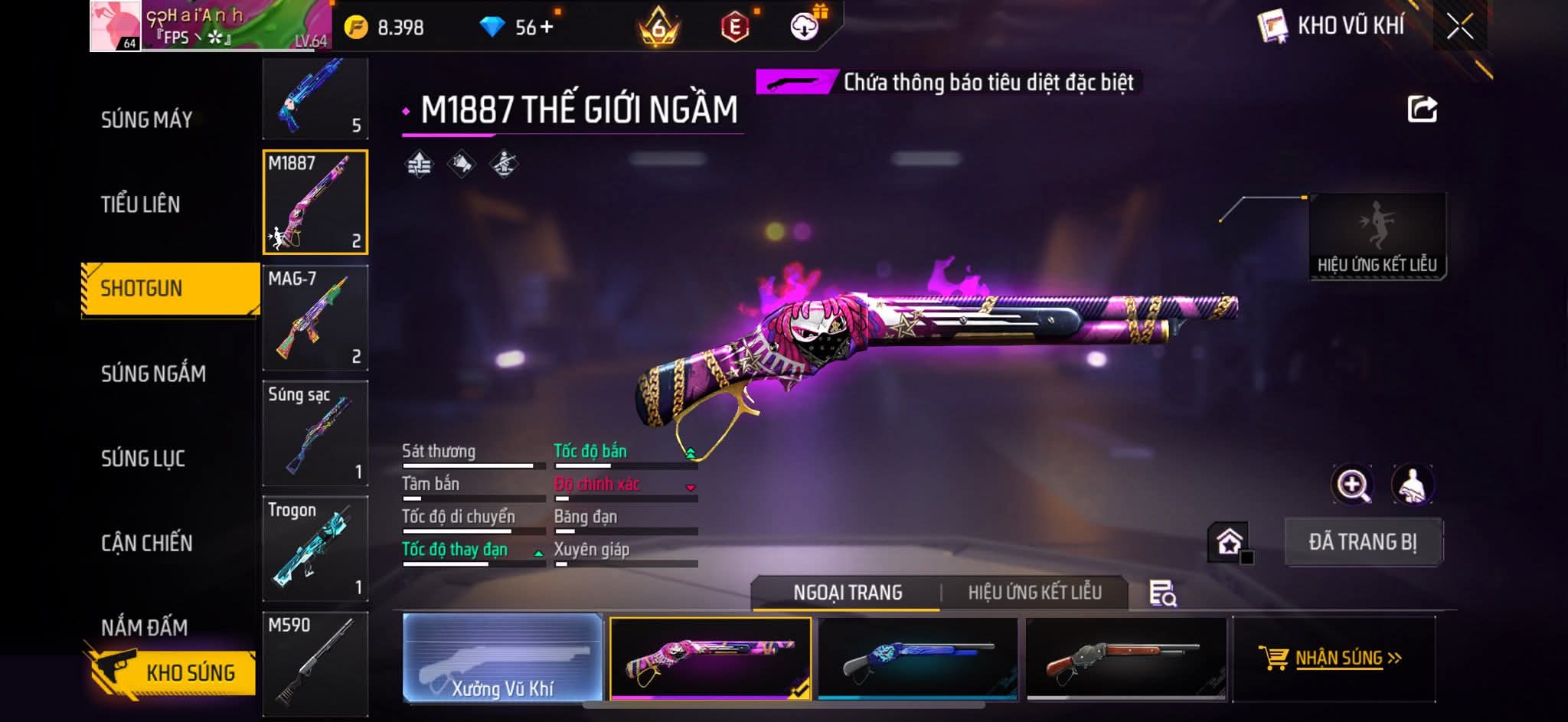Viewport: 1568px width, 722px height.
Task: Follow the NHẬN SÚNG link
Action: 1334,658
